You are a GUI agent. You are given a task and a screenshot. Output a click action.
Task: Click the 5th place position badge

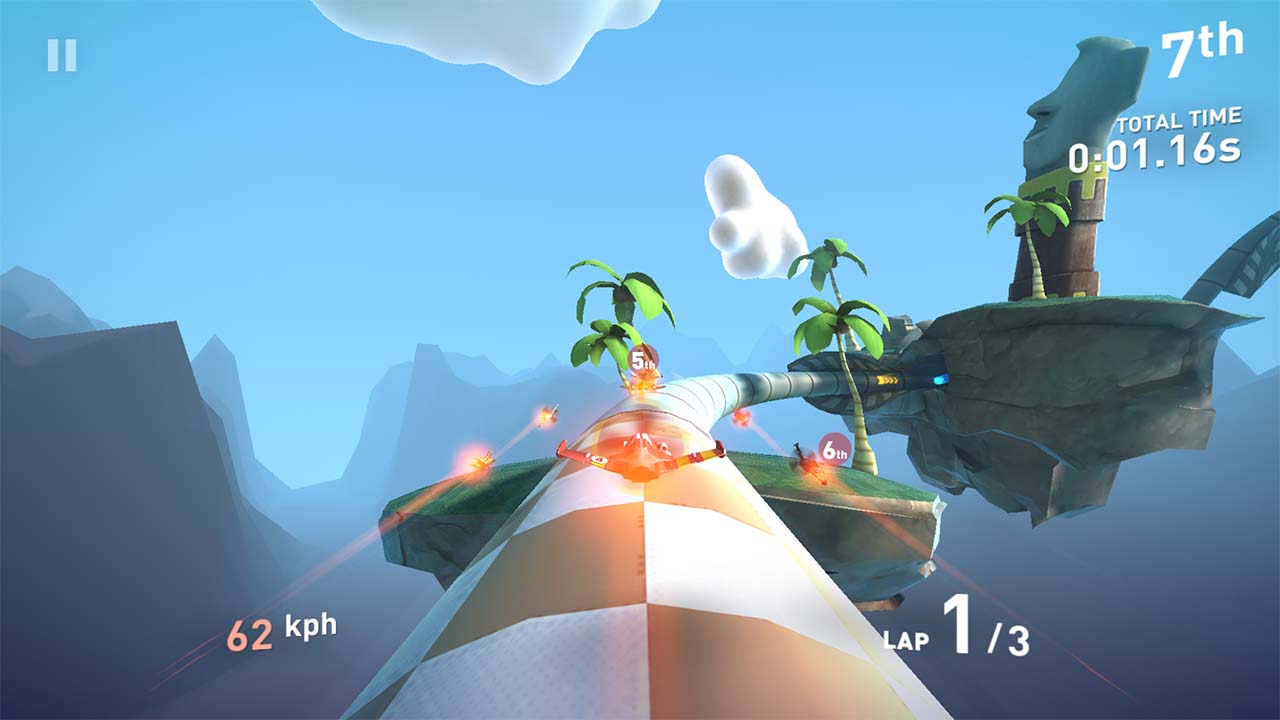tap(643, 357)
